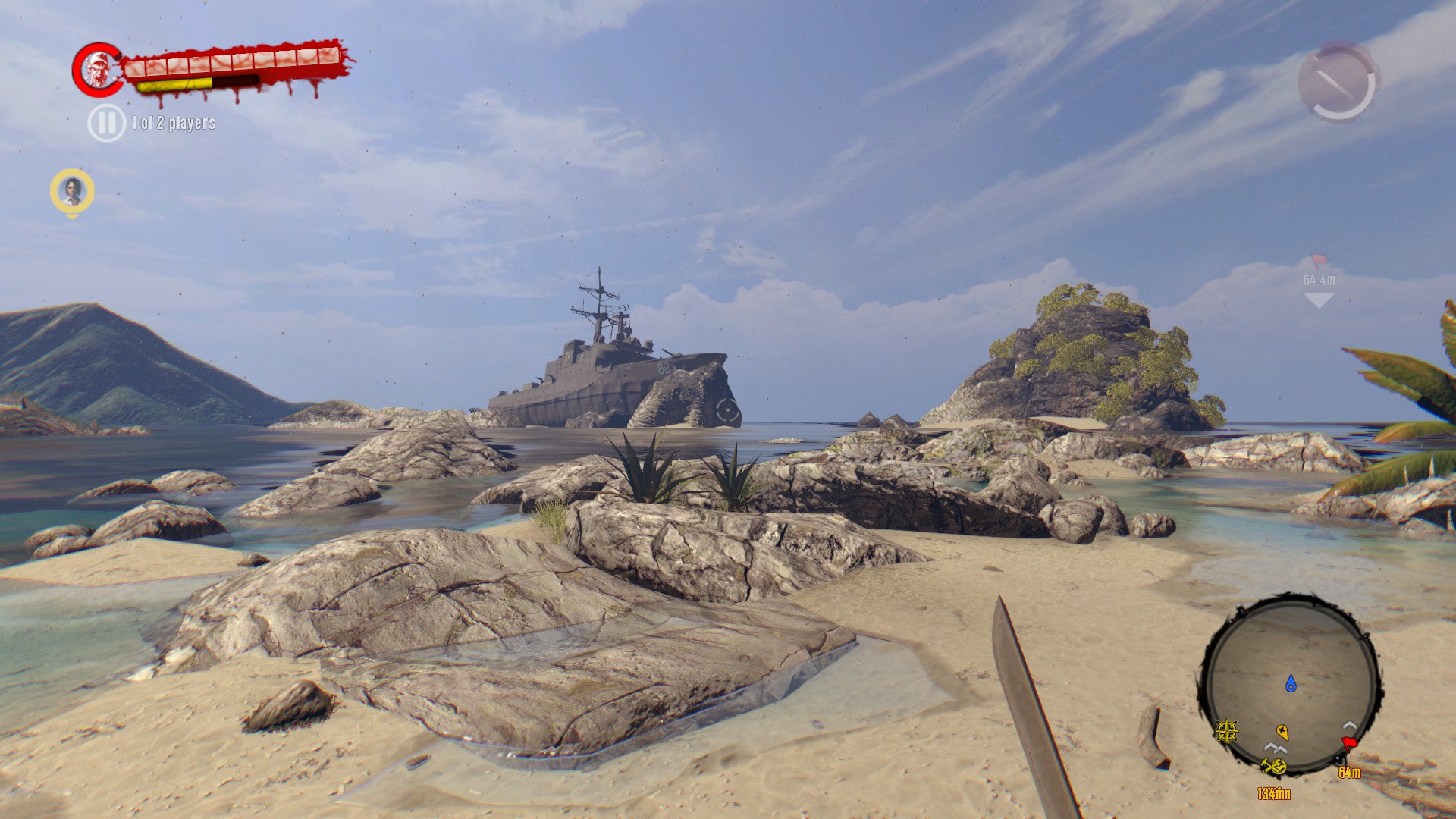The width and height of the screenshot is (1456, 819).
Task: Click the red objective flag on the minimap
Action: coord(1350,743)
